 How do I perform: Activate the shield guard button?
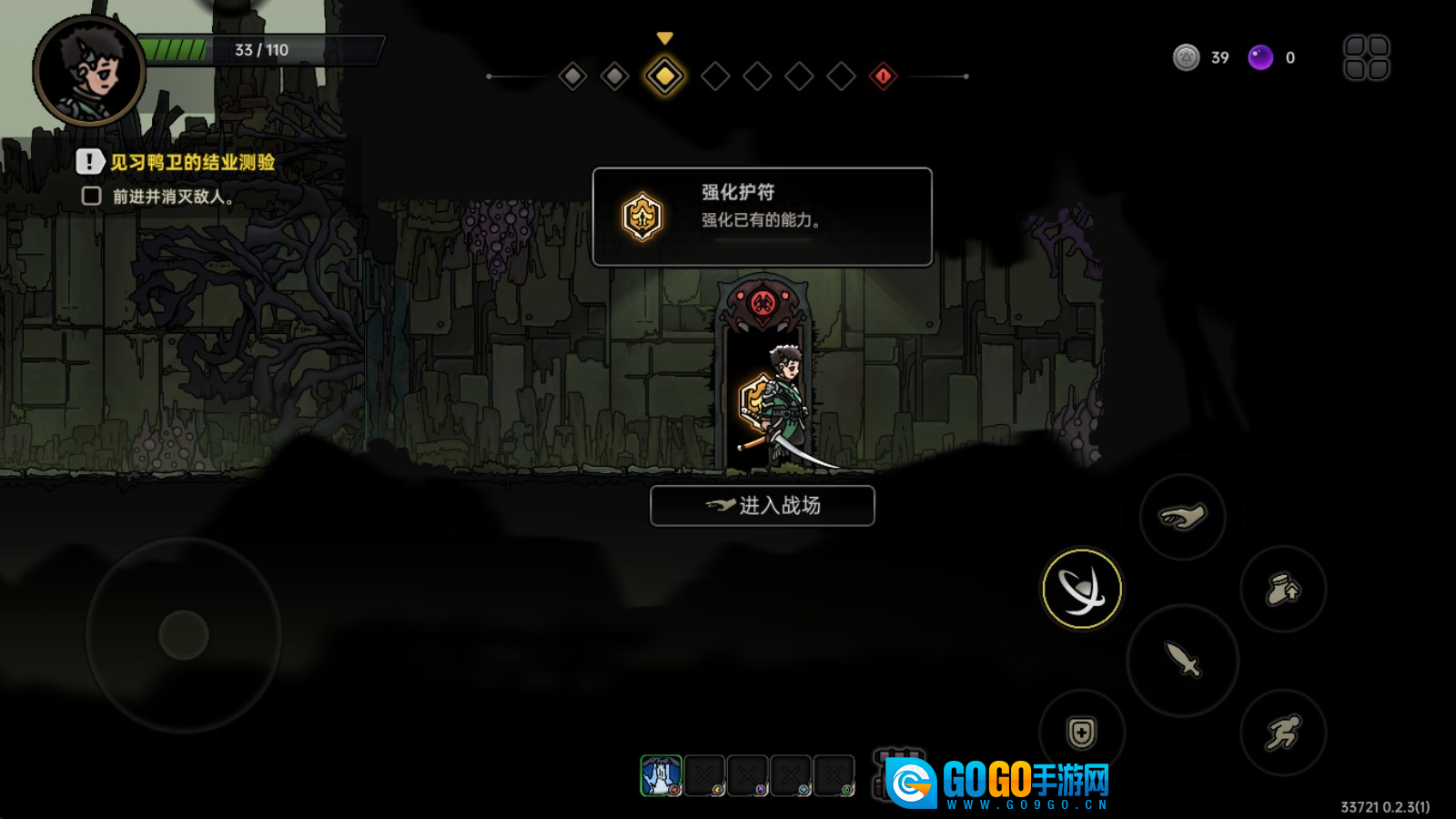(1081, 733)
